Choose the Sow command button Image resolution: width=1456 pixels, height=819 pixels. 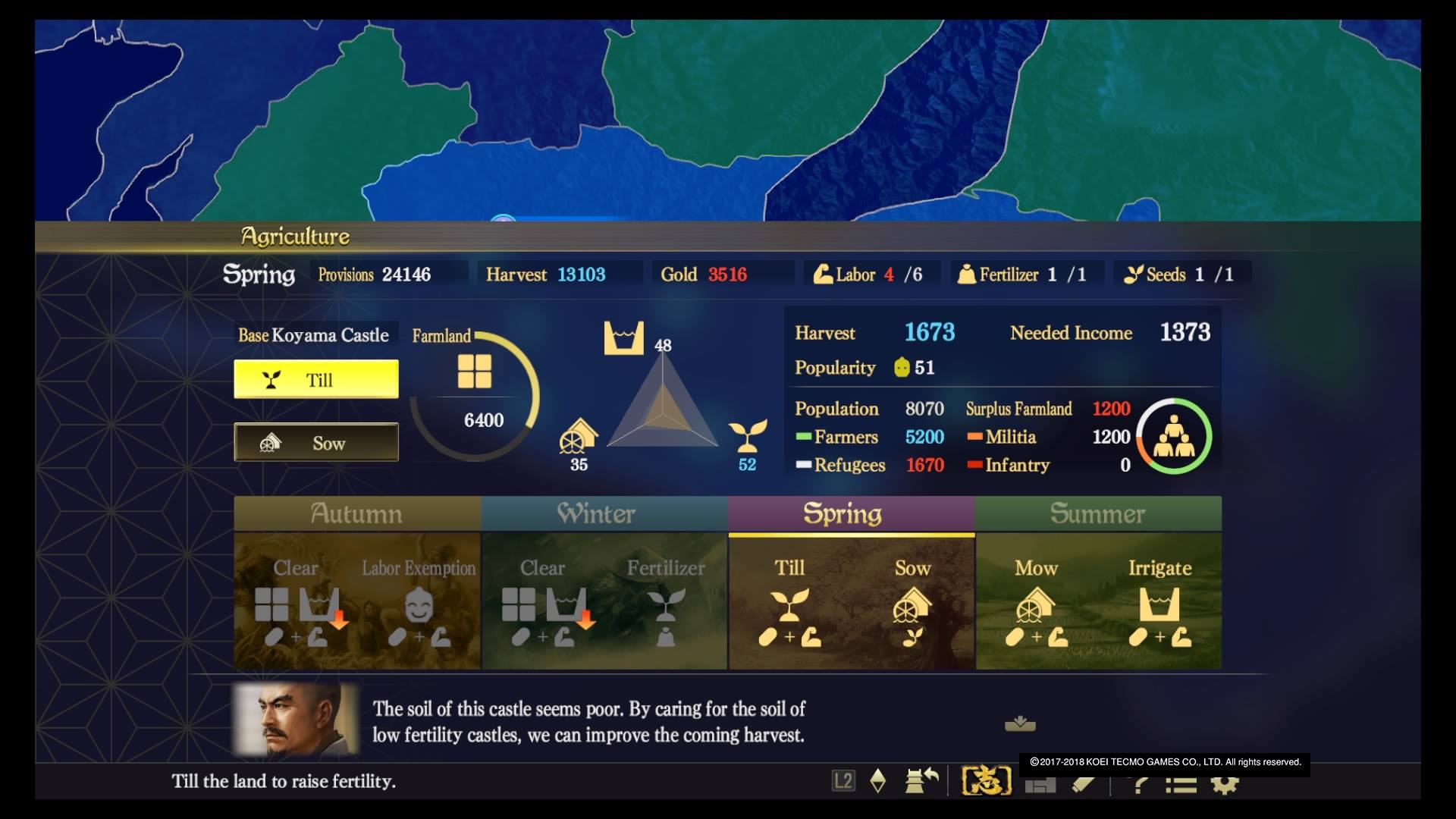pos(316,443)
